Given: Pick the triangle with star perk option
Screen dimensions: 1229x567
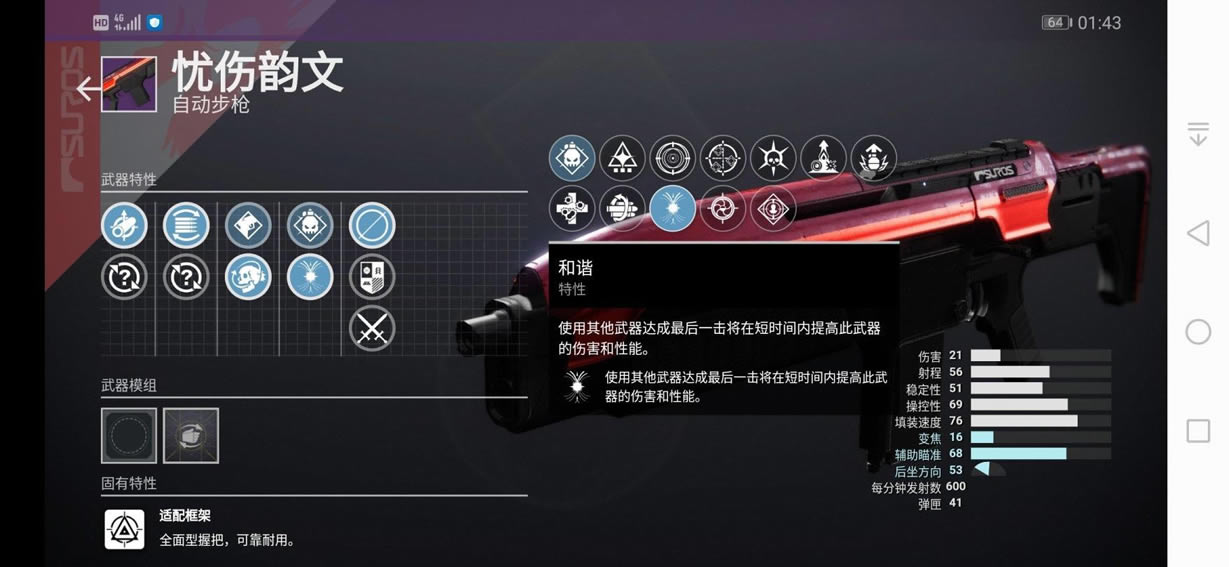Looking at the screenshot, I should [622, 158].
